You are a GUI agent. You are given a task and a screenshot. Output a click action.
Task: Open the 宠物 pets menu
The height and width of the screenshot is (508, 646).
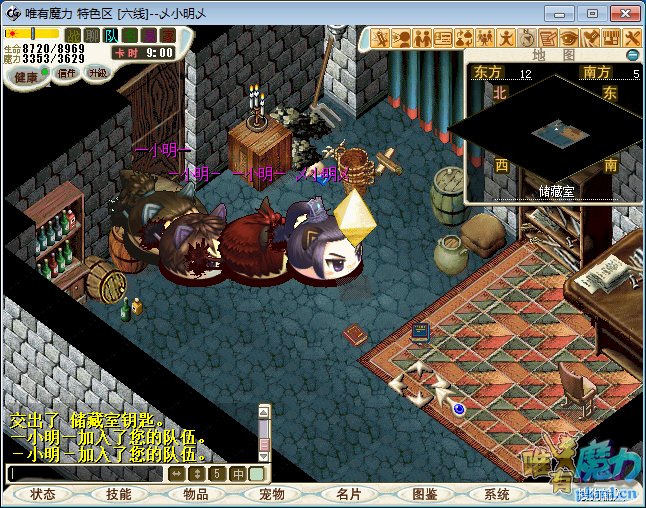click(x=271, y=494)
